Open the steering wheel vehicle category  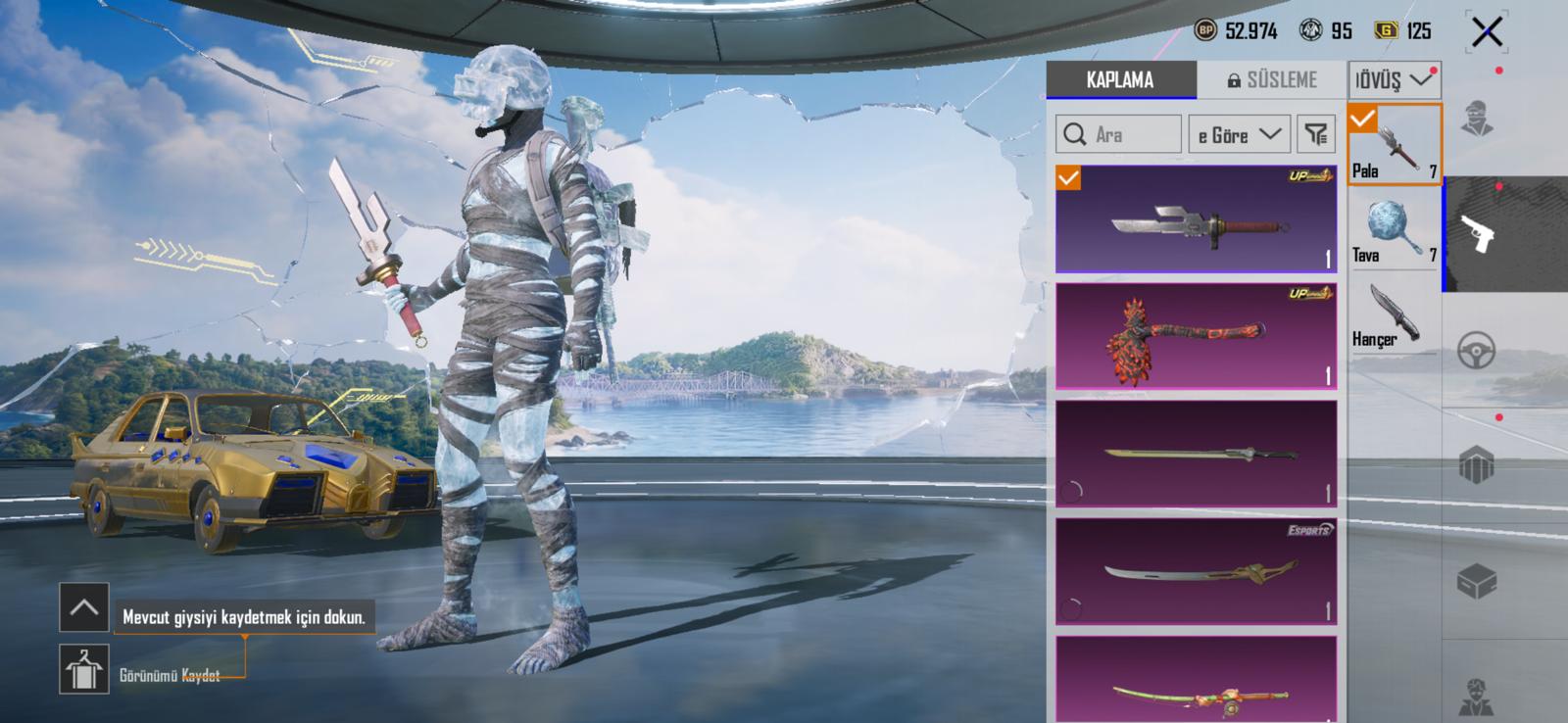[x=1477, y=350]
